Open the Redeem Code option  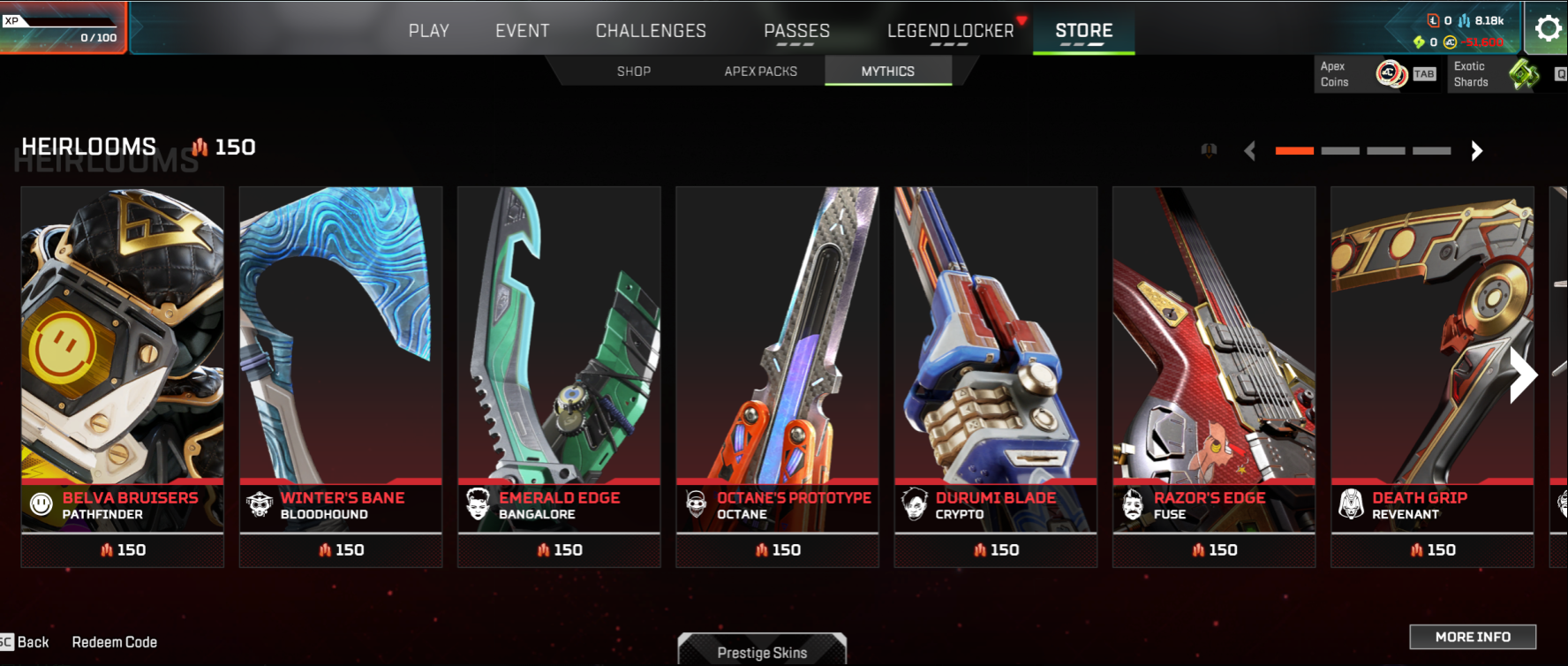tap(115, 642)
